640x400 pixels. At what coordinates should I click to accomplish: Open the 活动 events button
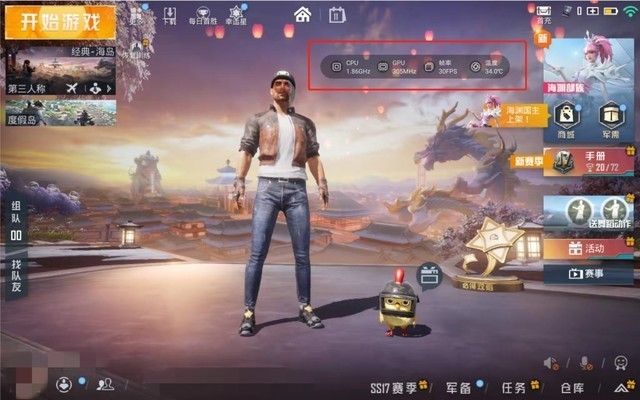pyautogui.click(x=588, y=248)
